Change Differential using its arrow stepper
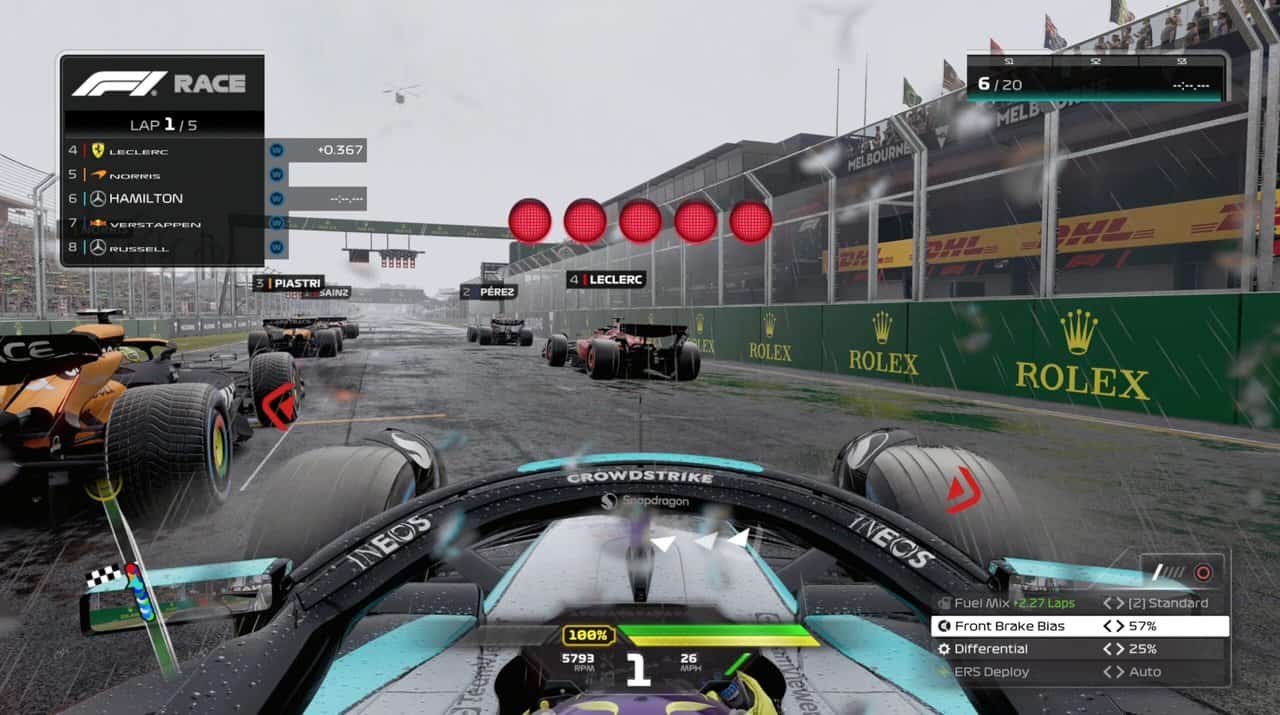1280x715 pixels. click(x=1113, y=649)
